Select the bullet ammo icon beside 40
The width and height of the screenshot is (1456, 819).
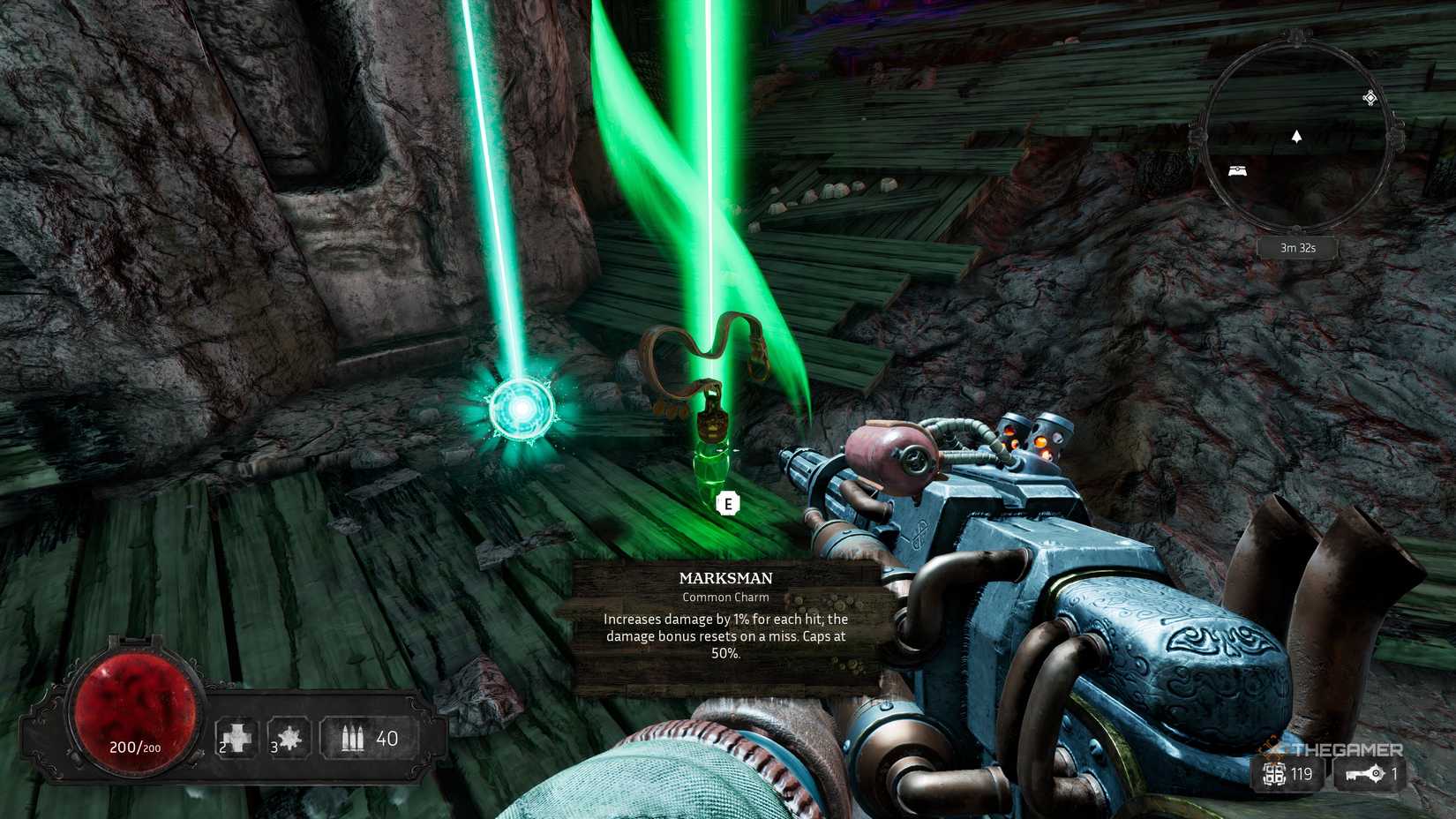[352, 736]
